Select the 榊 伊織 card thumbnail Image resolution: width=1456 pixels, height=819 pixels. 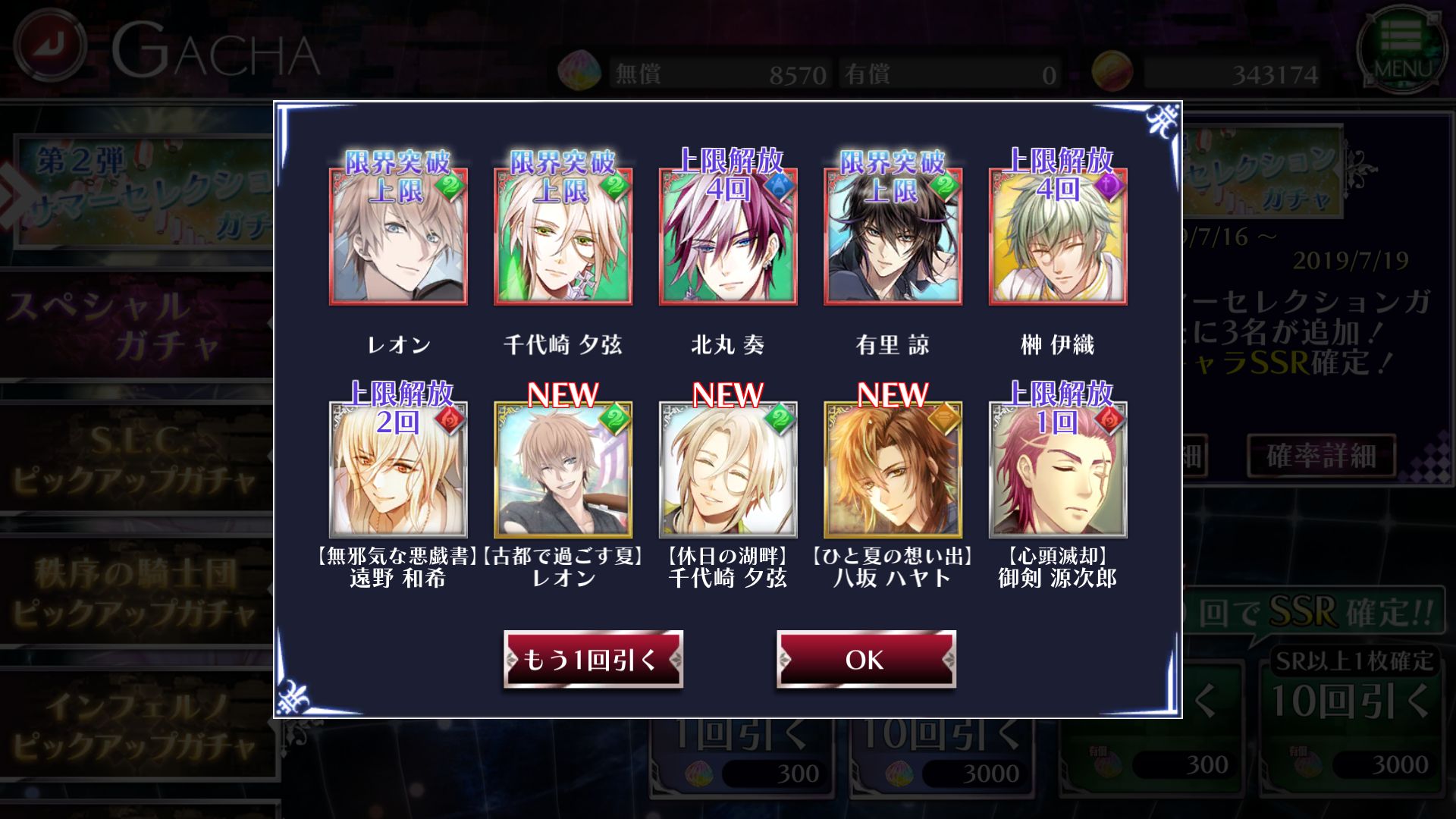pos(1057,237)
